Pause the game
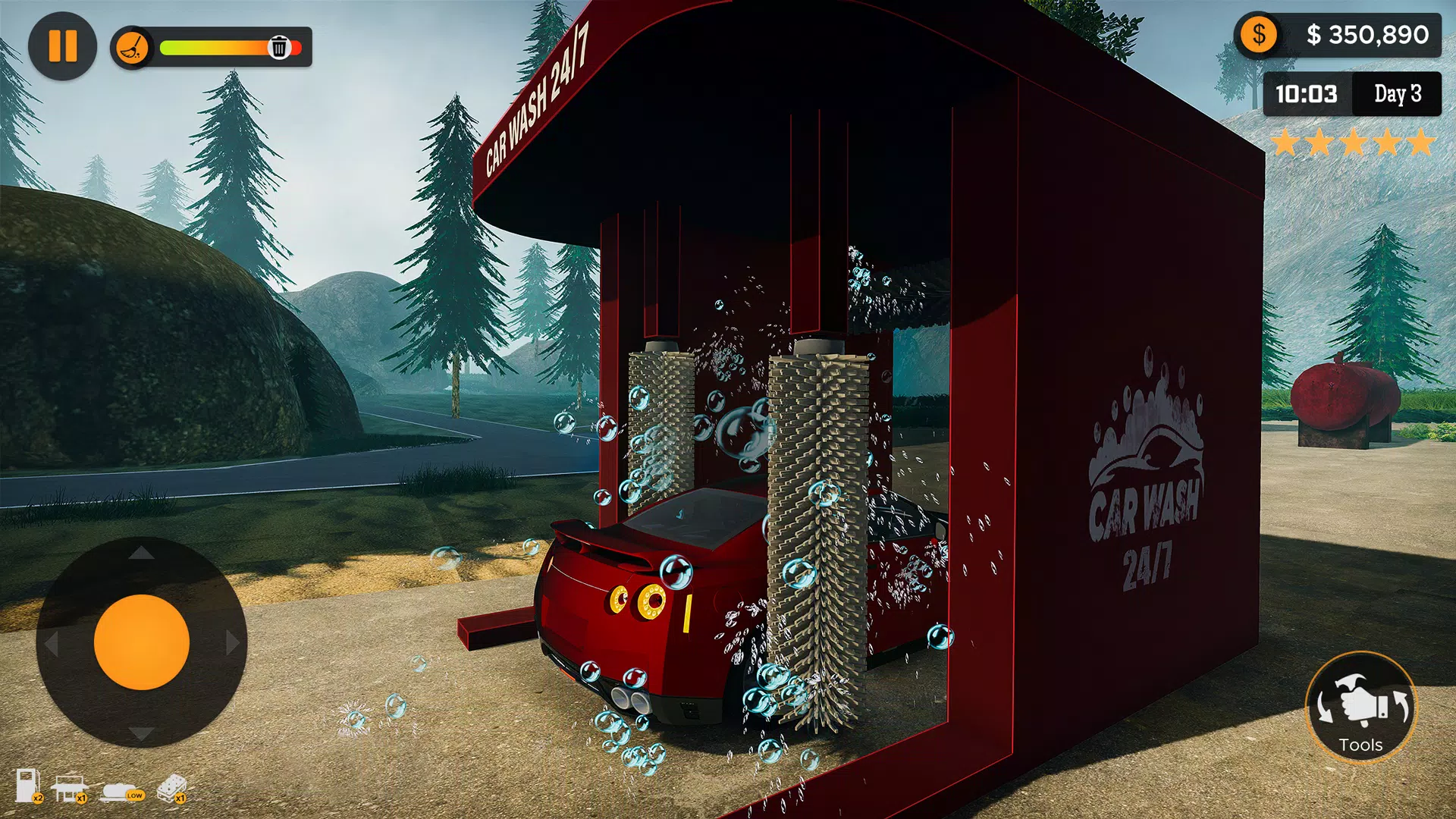 [64, 47]
